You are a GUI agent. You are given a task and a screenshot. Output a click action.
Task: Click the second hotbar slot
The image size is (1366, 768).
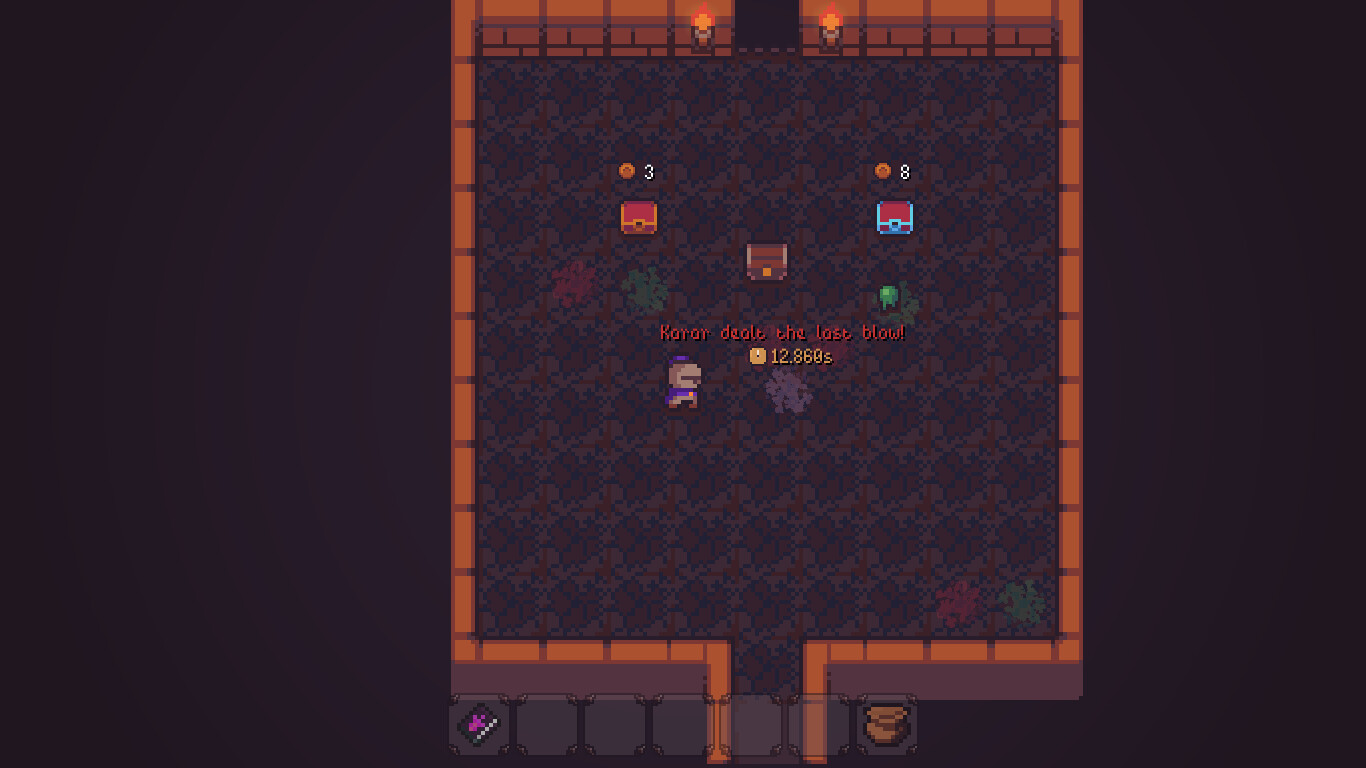[x=546, y=726]
